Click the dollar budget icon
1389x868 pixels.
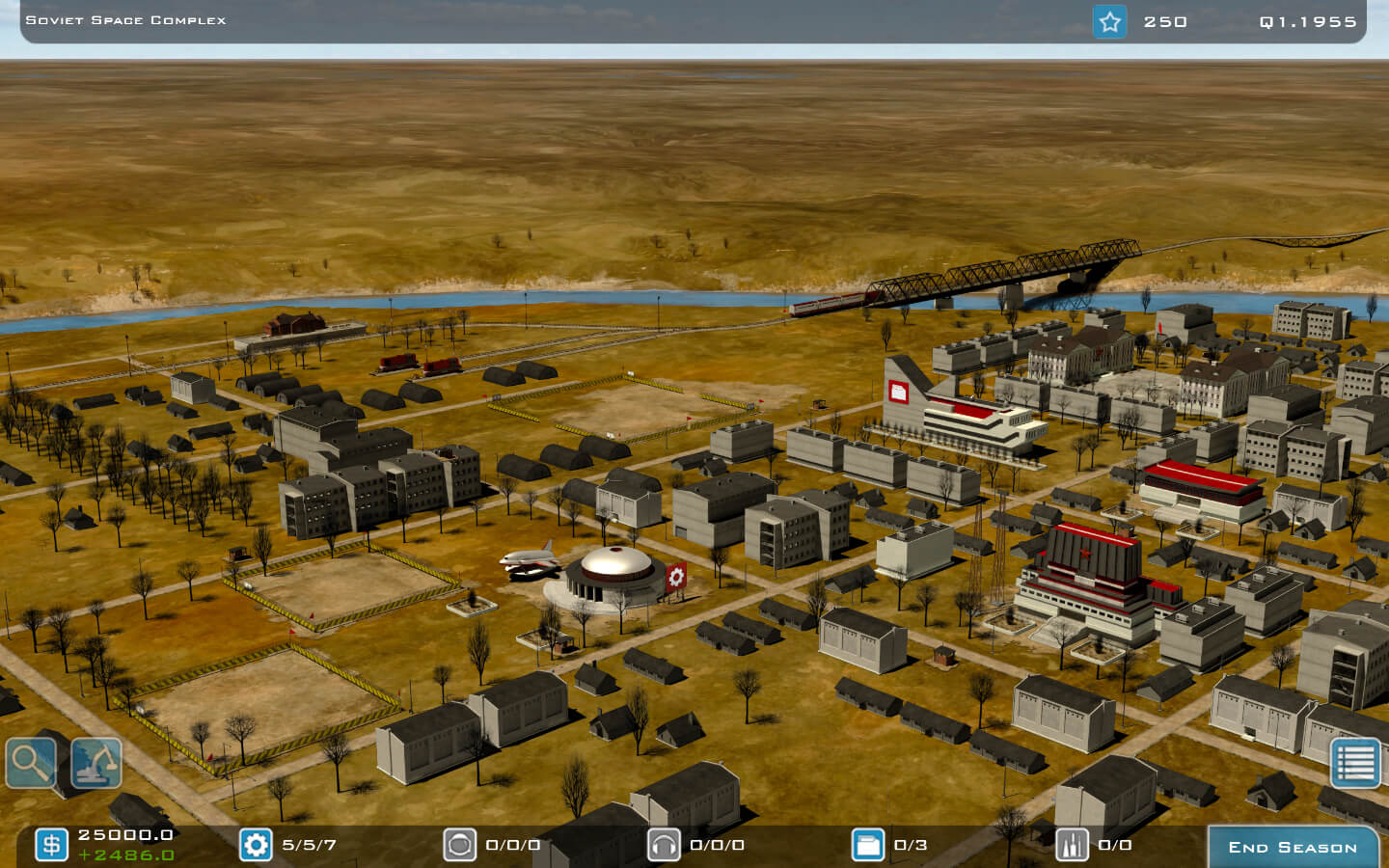[52, 845]
